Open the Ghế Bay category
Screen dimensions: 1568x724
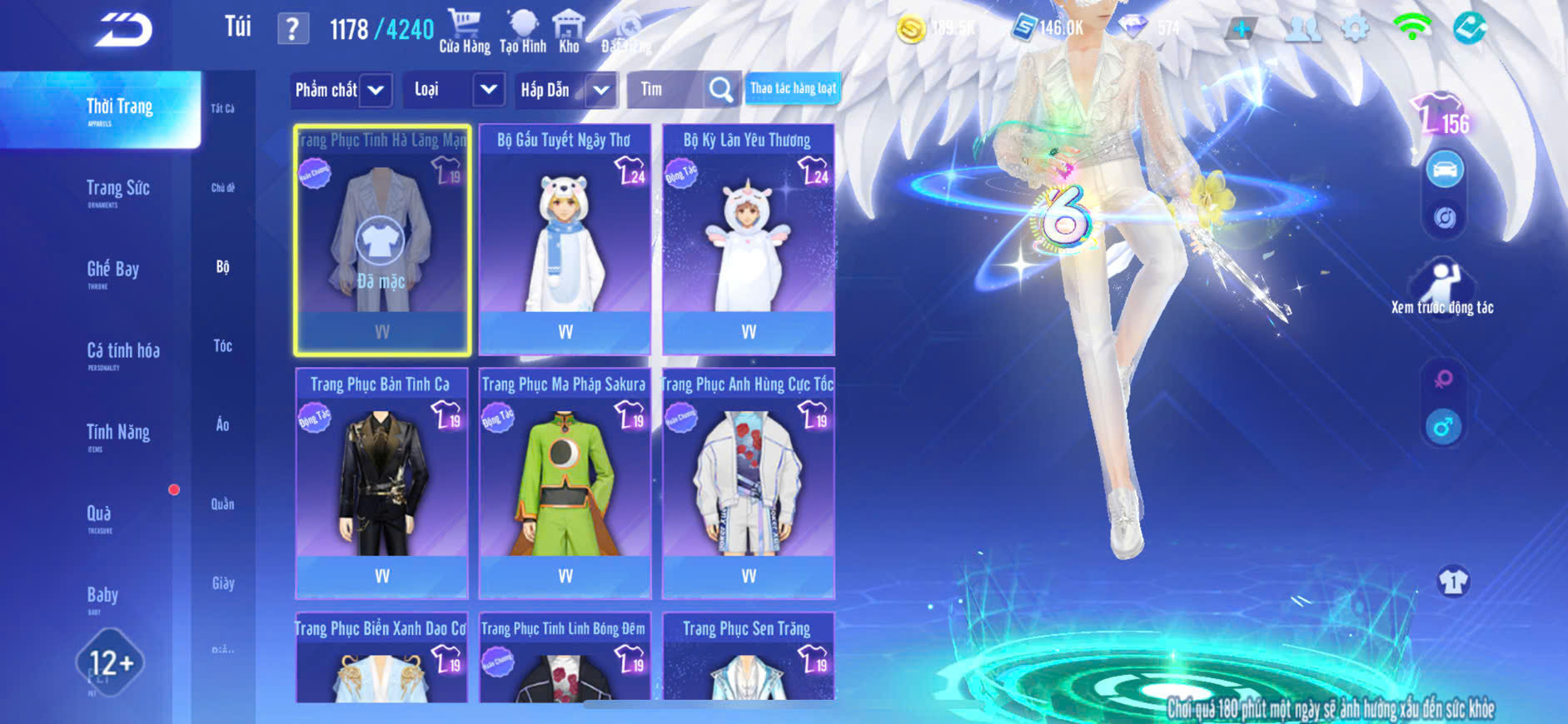tap(112, 270)
